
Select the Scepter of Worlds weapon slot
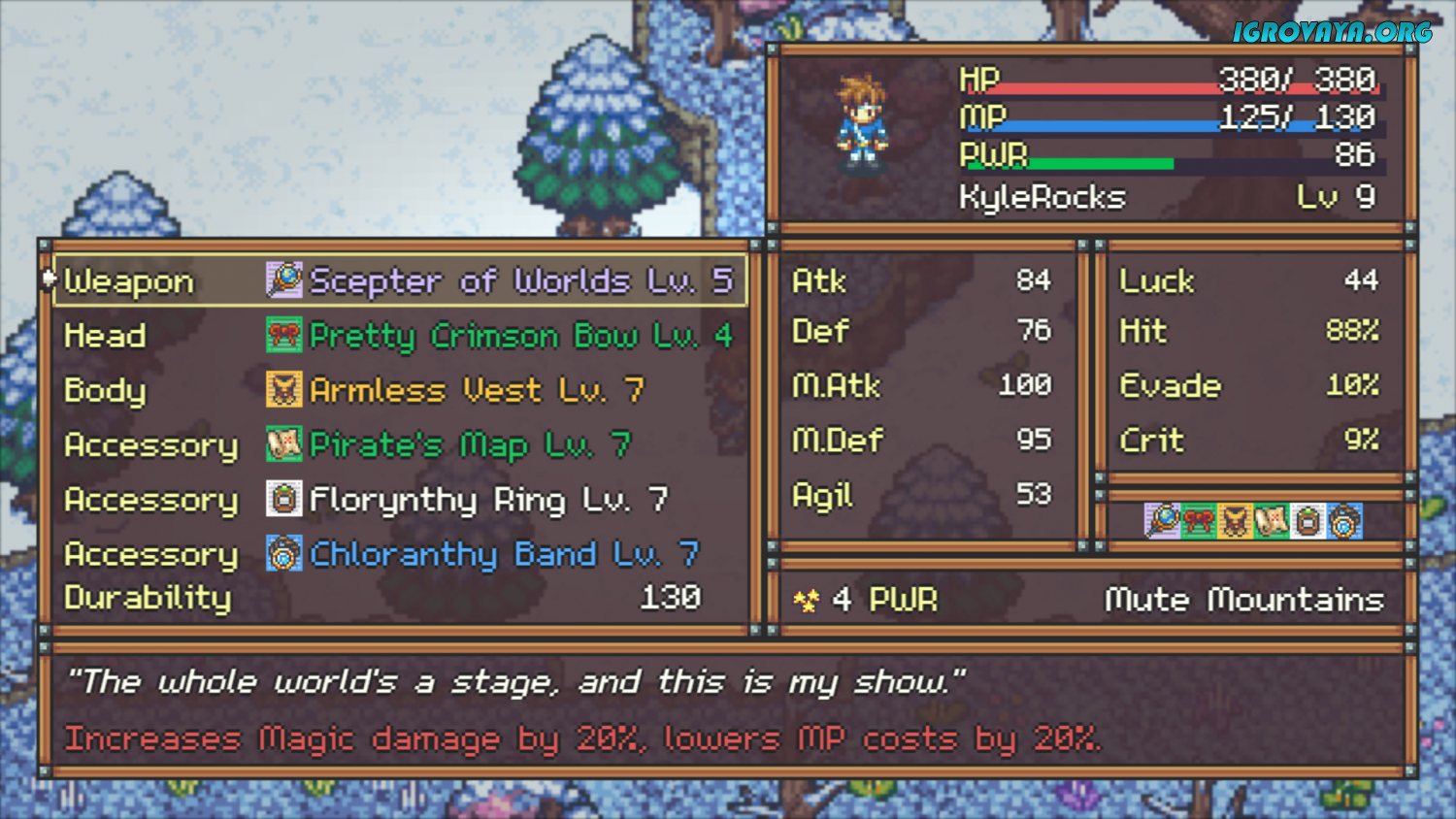398,280
